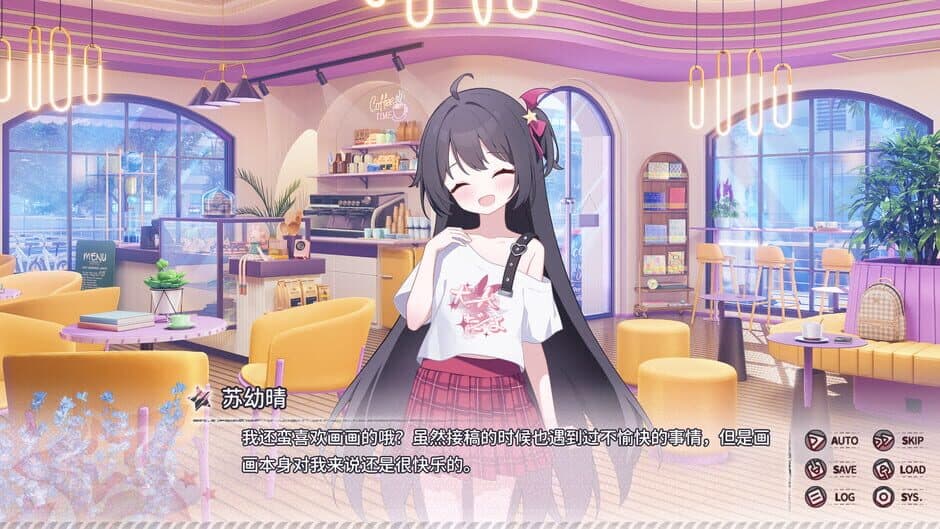Open the SYS. system settings
940x529 pixels.
(x=898, y=497)
